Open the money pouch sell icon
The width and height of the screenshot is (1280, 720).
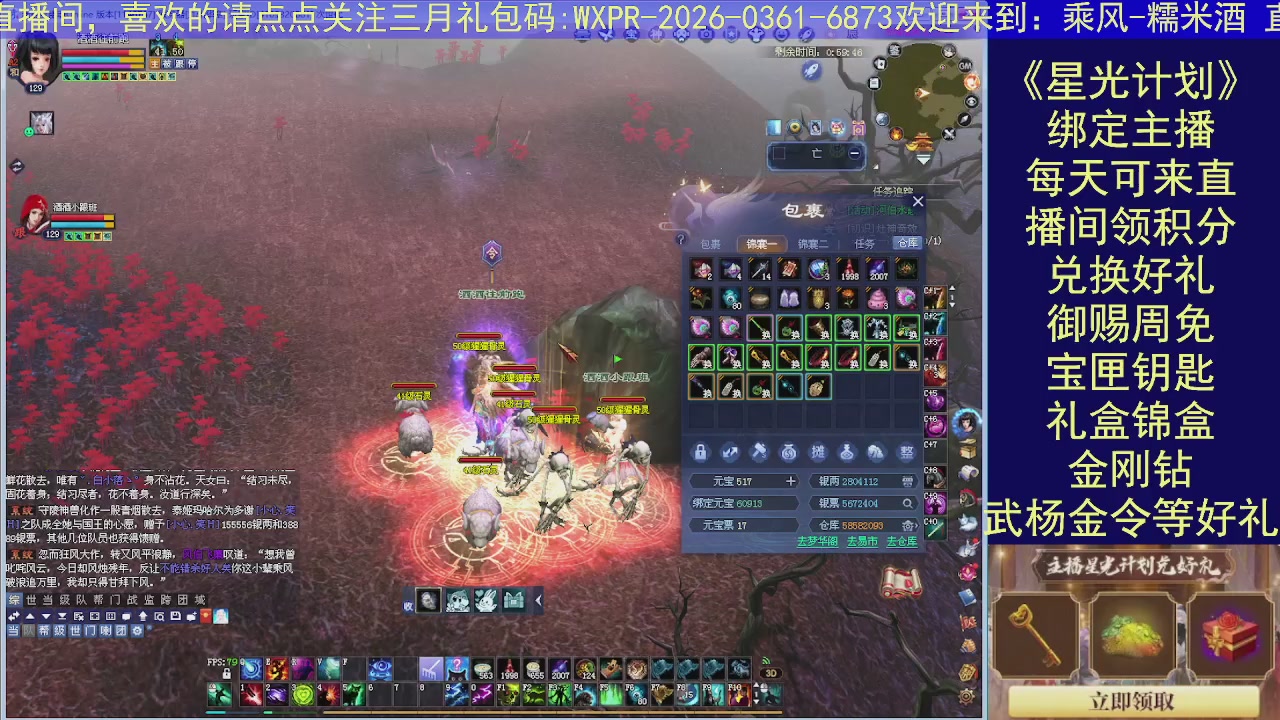point(788,453)
